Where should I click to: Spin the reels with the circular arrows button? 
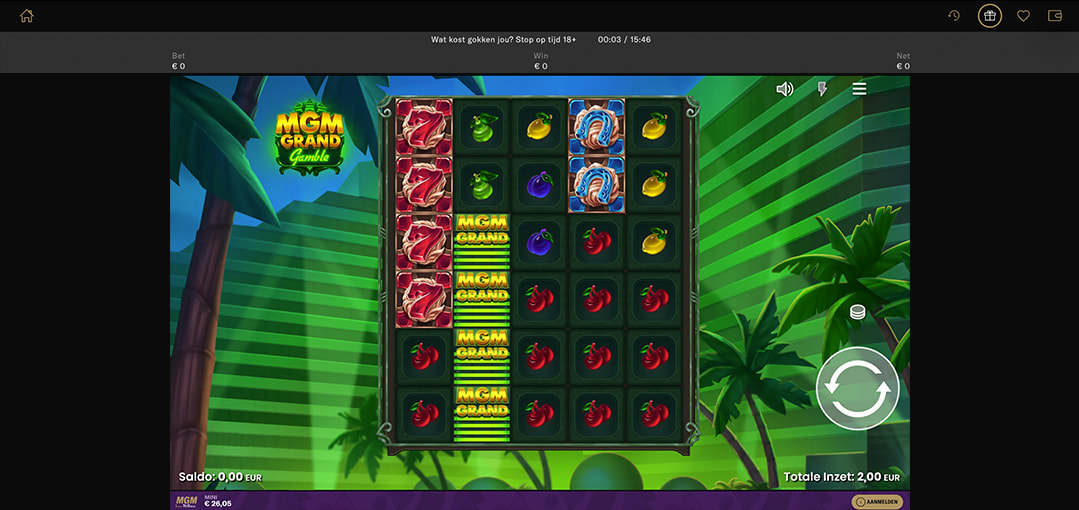click(857, 388)
